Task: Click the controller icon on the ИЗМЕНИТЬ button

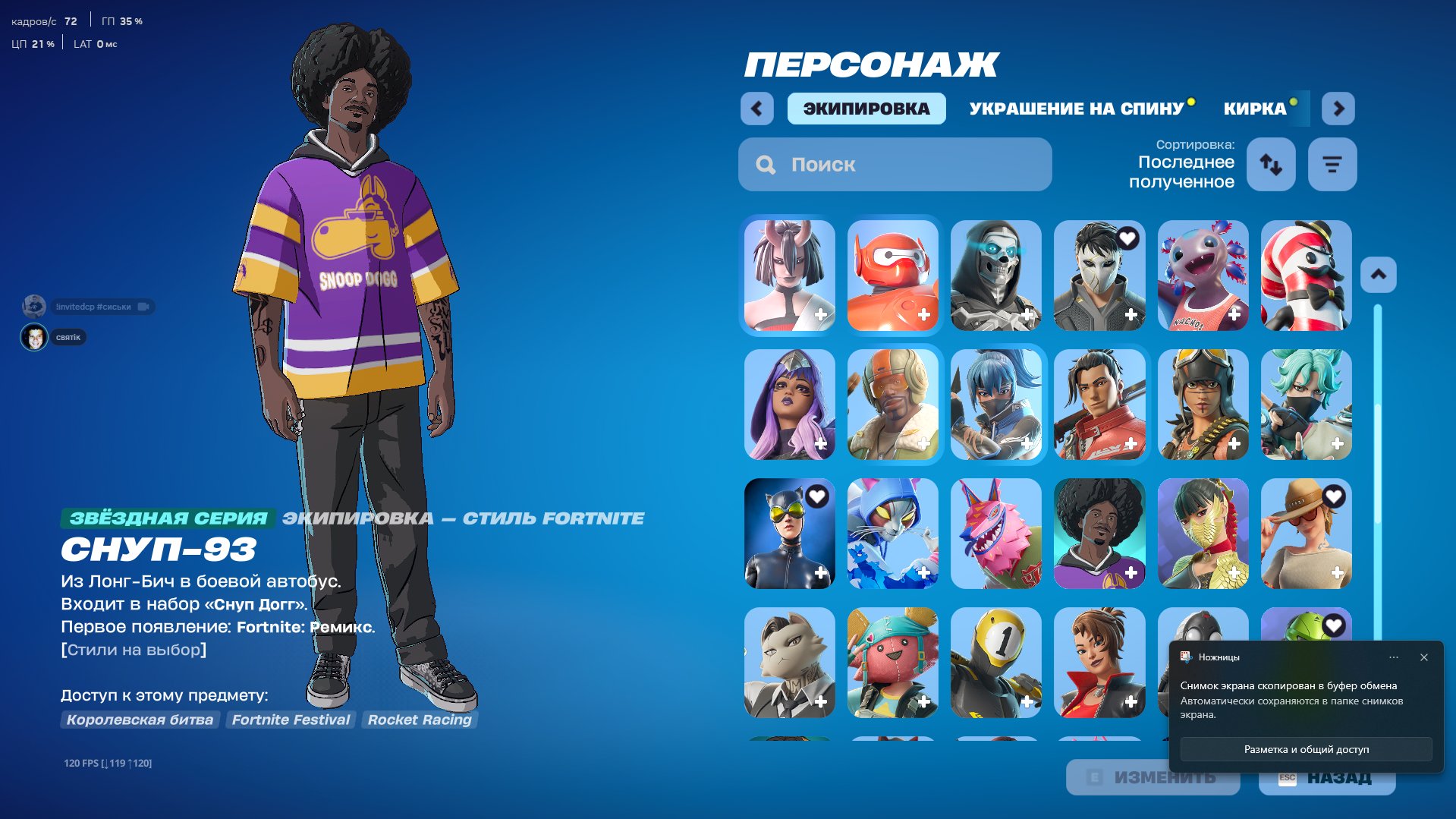Action: pos(1093,776)
